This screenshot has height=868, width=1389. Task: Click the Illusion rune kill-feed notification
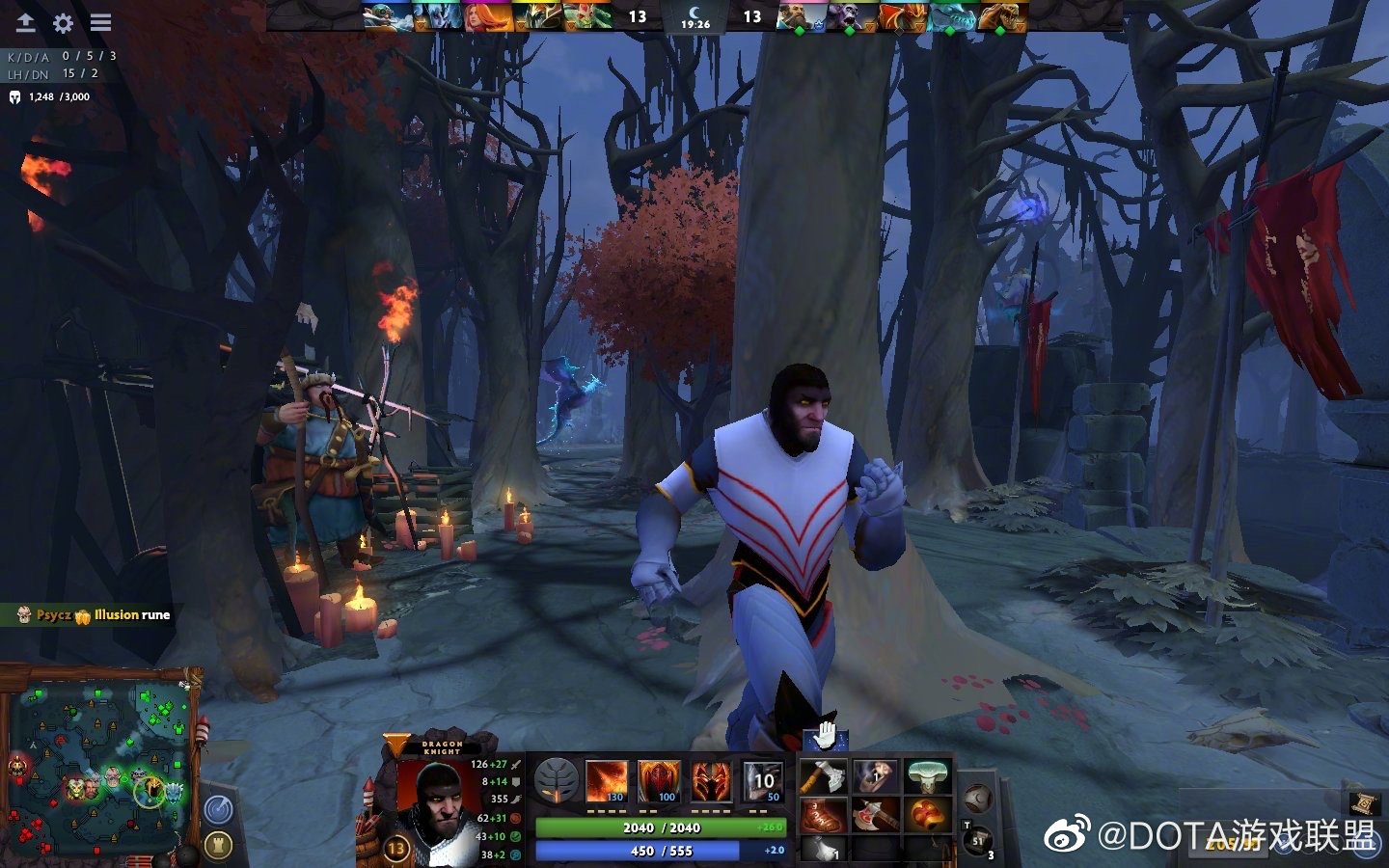[92, 614]
